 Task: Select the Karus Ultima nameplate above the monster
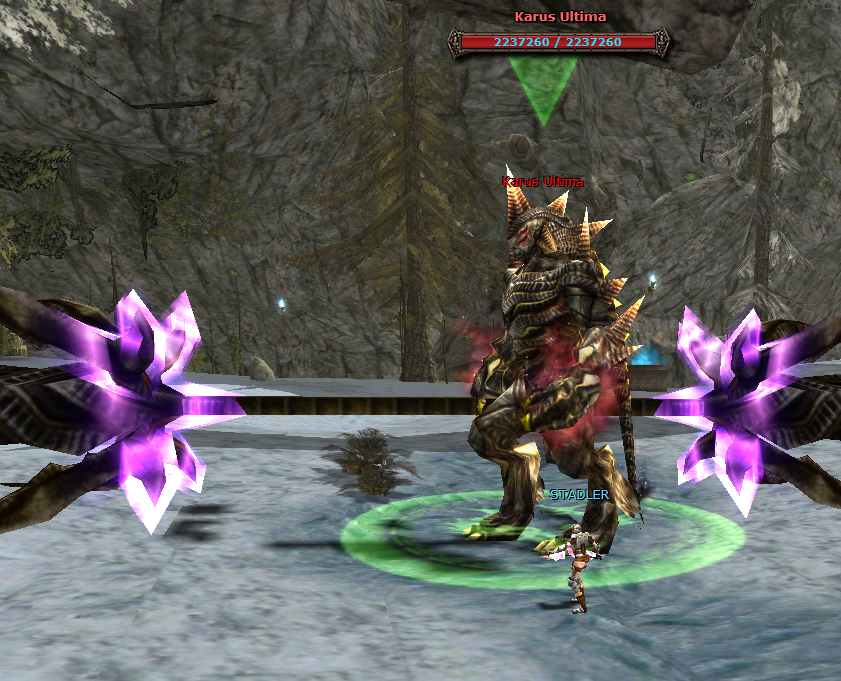542,182
